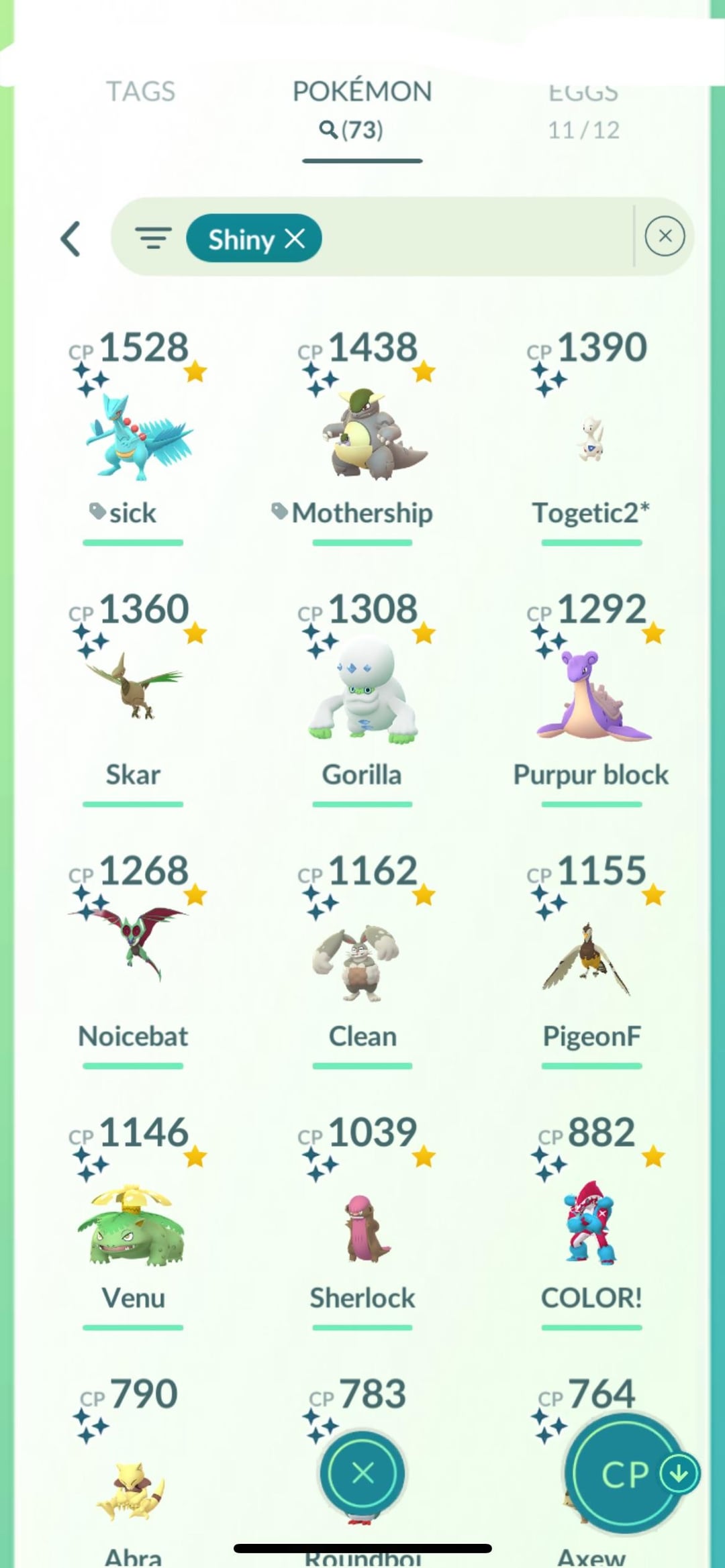725x1568 pixels.
Task: Choose the PigeonF Pokémon
Action: (x=591, y=959)
